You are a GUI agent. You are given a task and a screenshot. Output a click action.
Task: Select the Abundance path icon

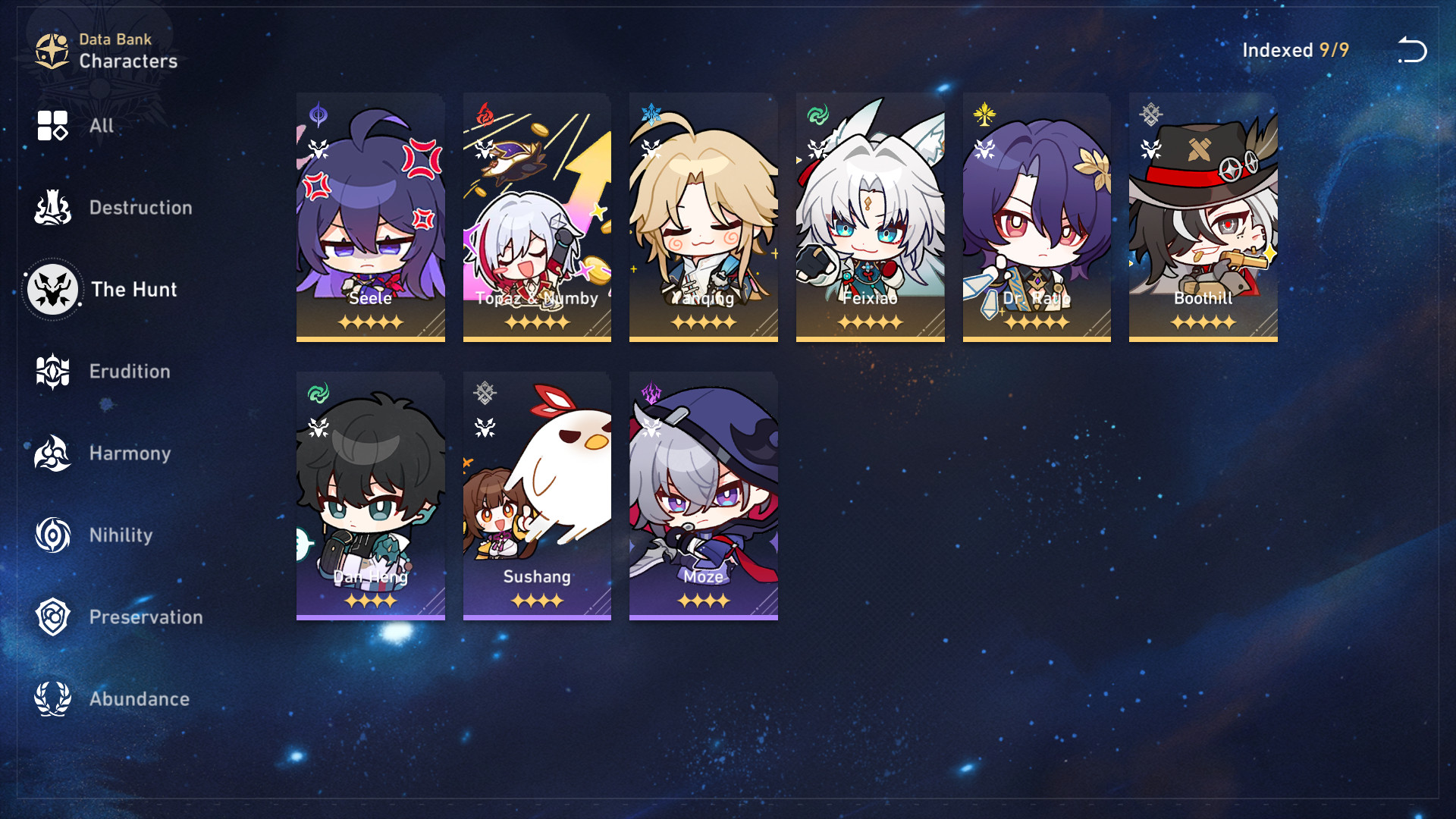click(51, 698)
